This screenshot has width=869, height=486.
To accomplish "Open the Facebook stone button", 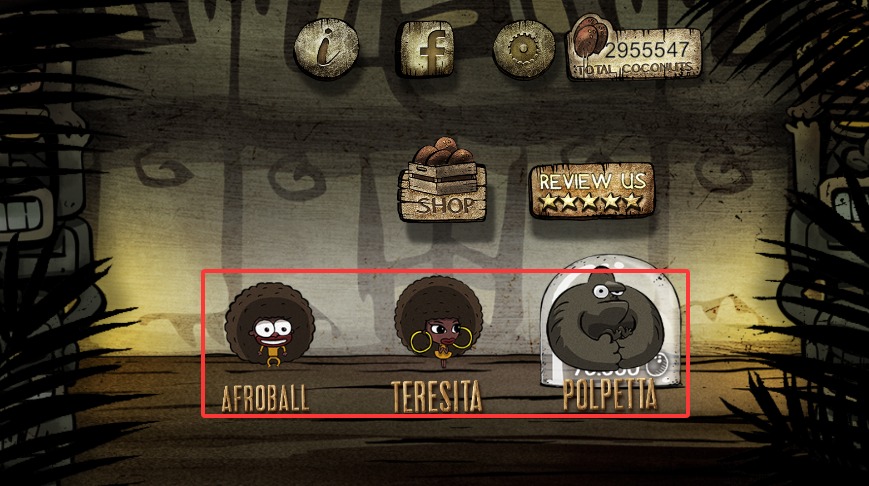I will (430, 47).
